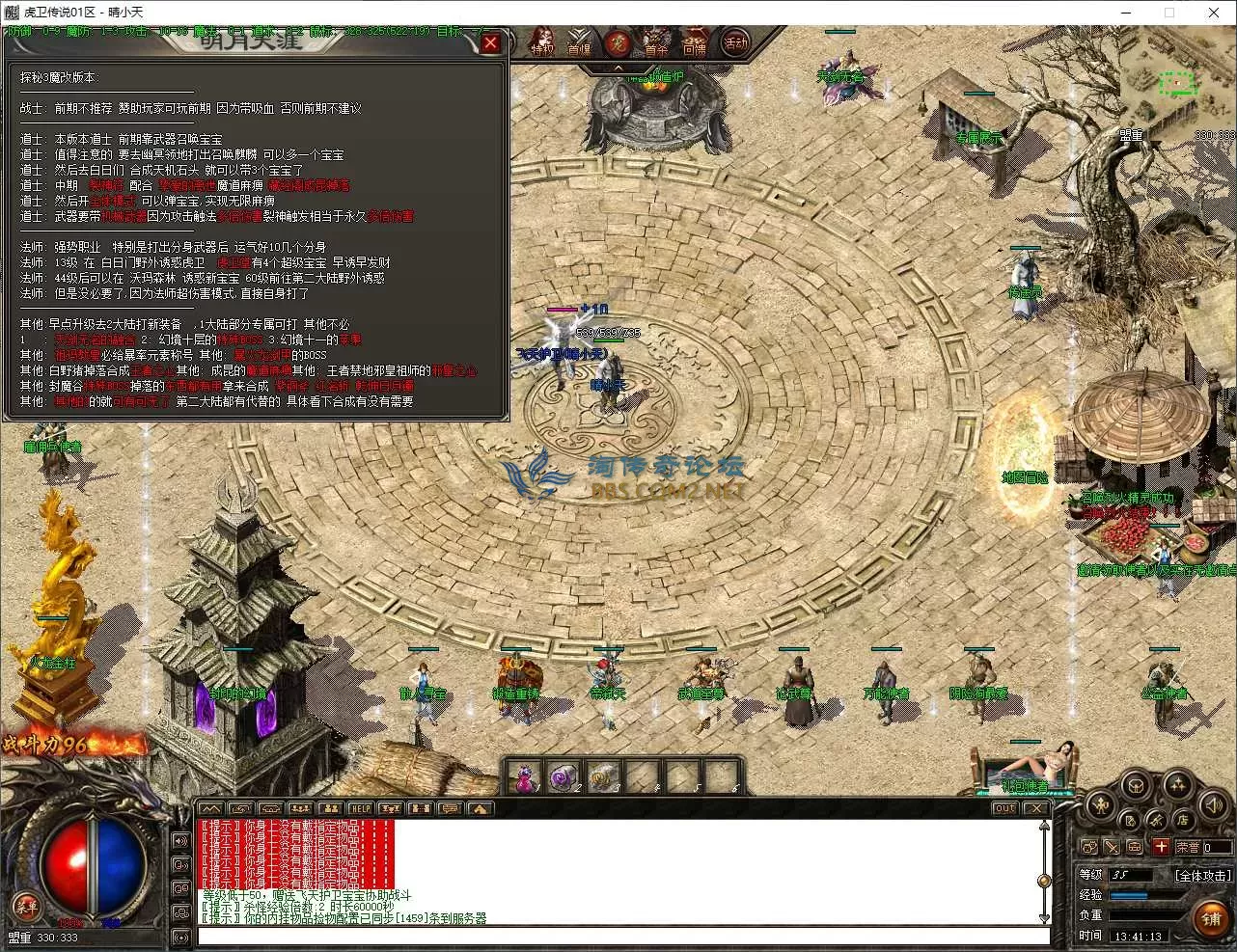This screenshot has width=1237, height=952.
Task: Open the 店 shop round button
Action: pyautogui.click(x=1182, y=821)
